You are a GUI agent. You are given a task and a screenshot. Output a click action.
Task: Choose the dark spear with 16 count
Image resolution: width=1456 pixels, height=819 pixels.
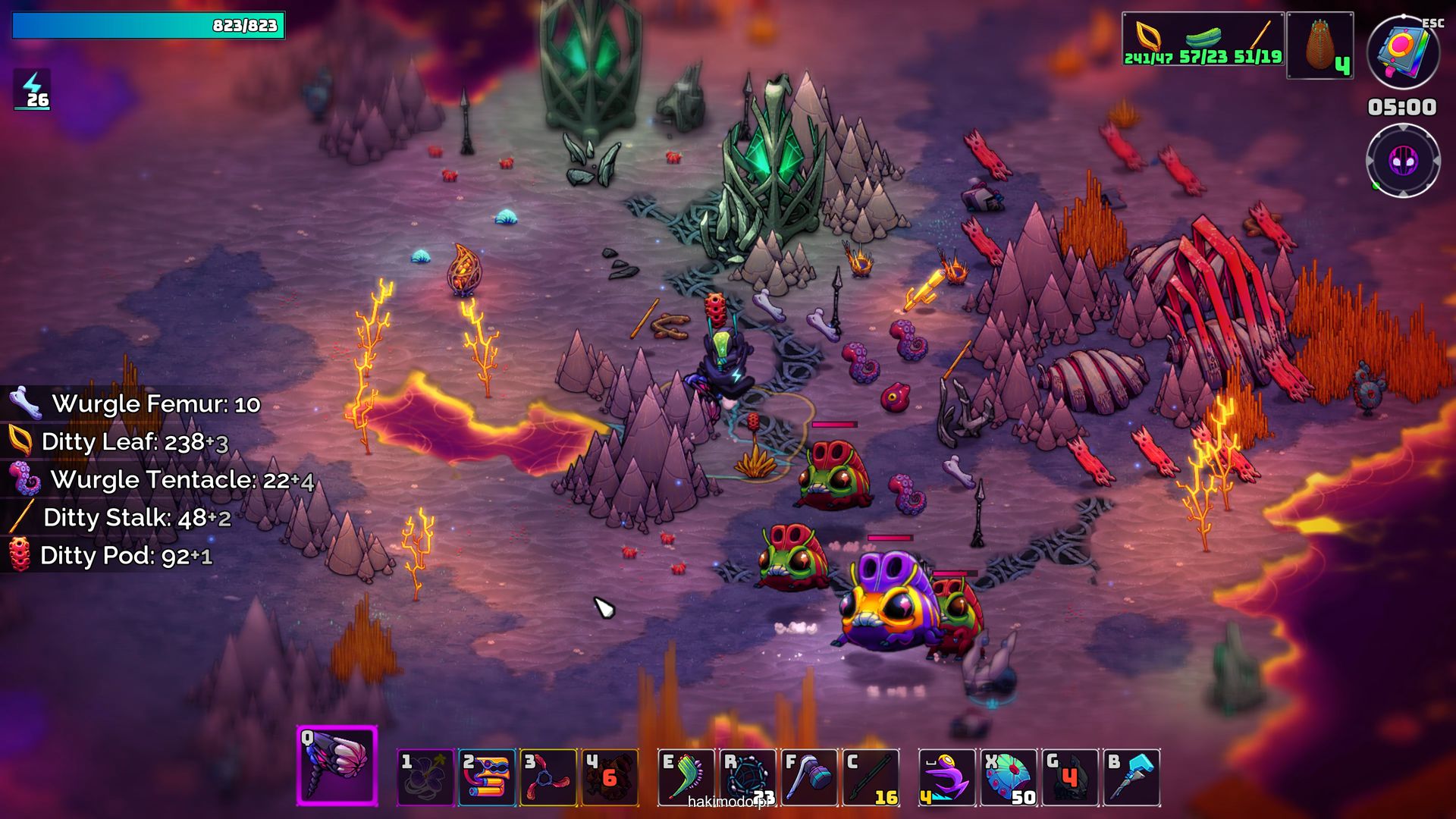click(871, 777)
